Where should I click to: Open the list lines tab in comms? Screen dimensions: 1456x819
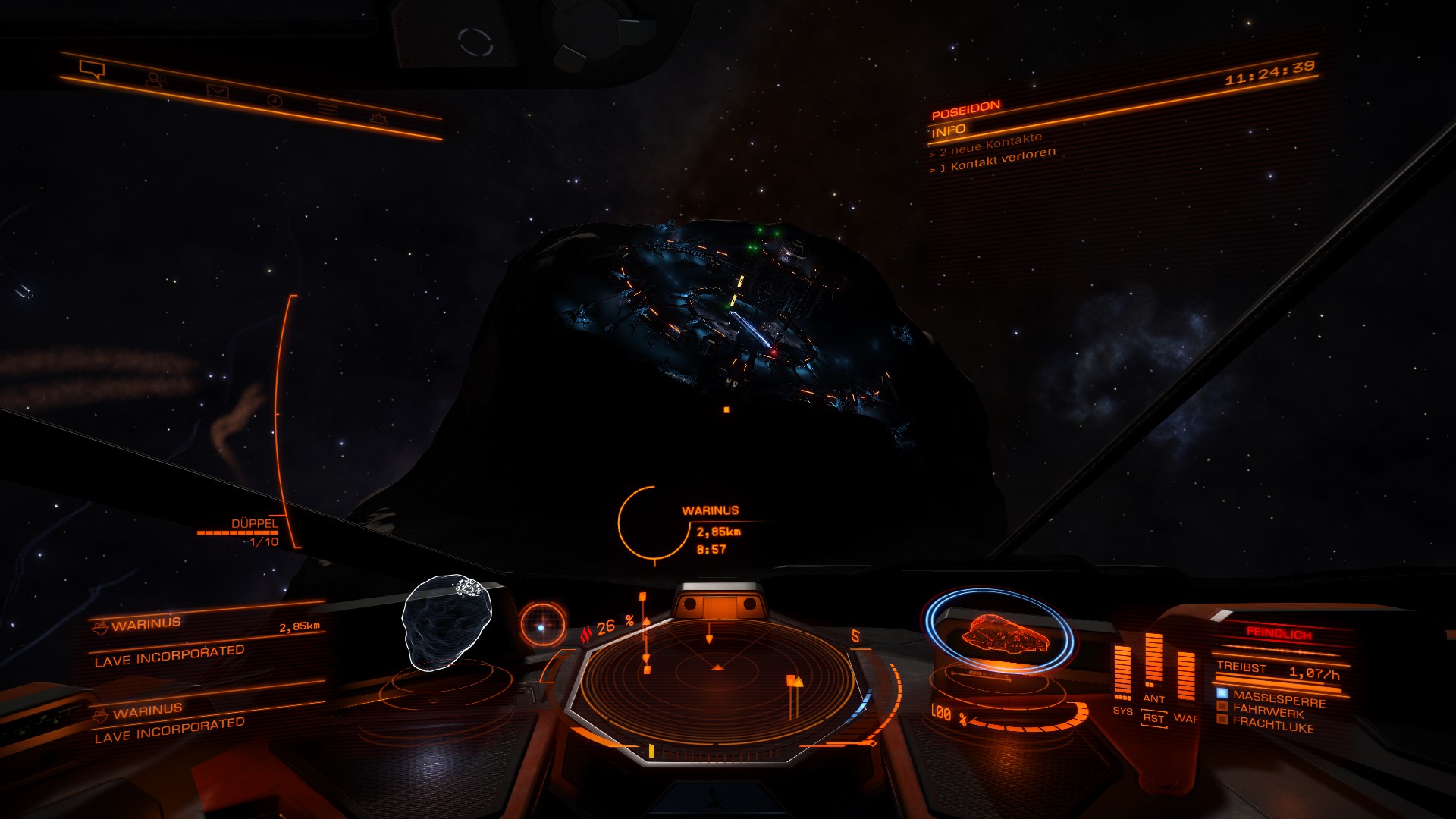(x=328, y=109)
